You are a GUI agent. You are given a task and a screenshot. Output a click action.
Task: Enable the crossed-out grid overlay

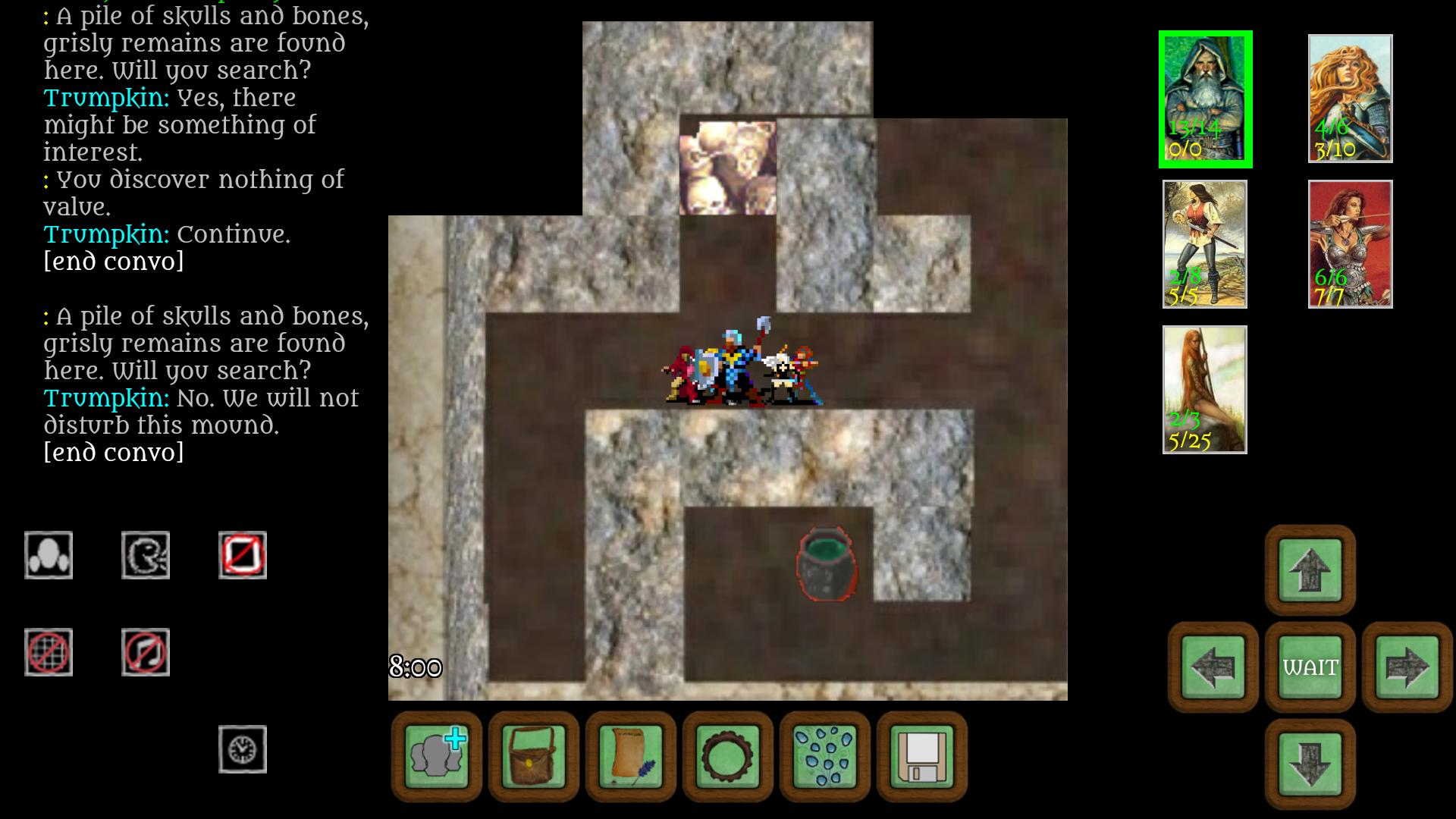(x=48, y=651)
